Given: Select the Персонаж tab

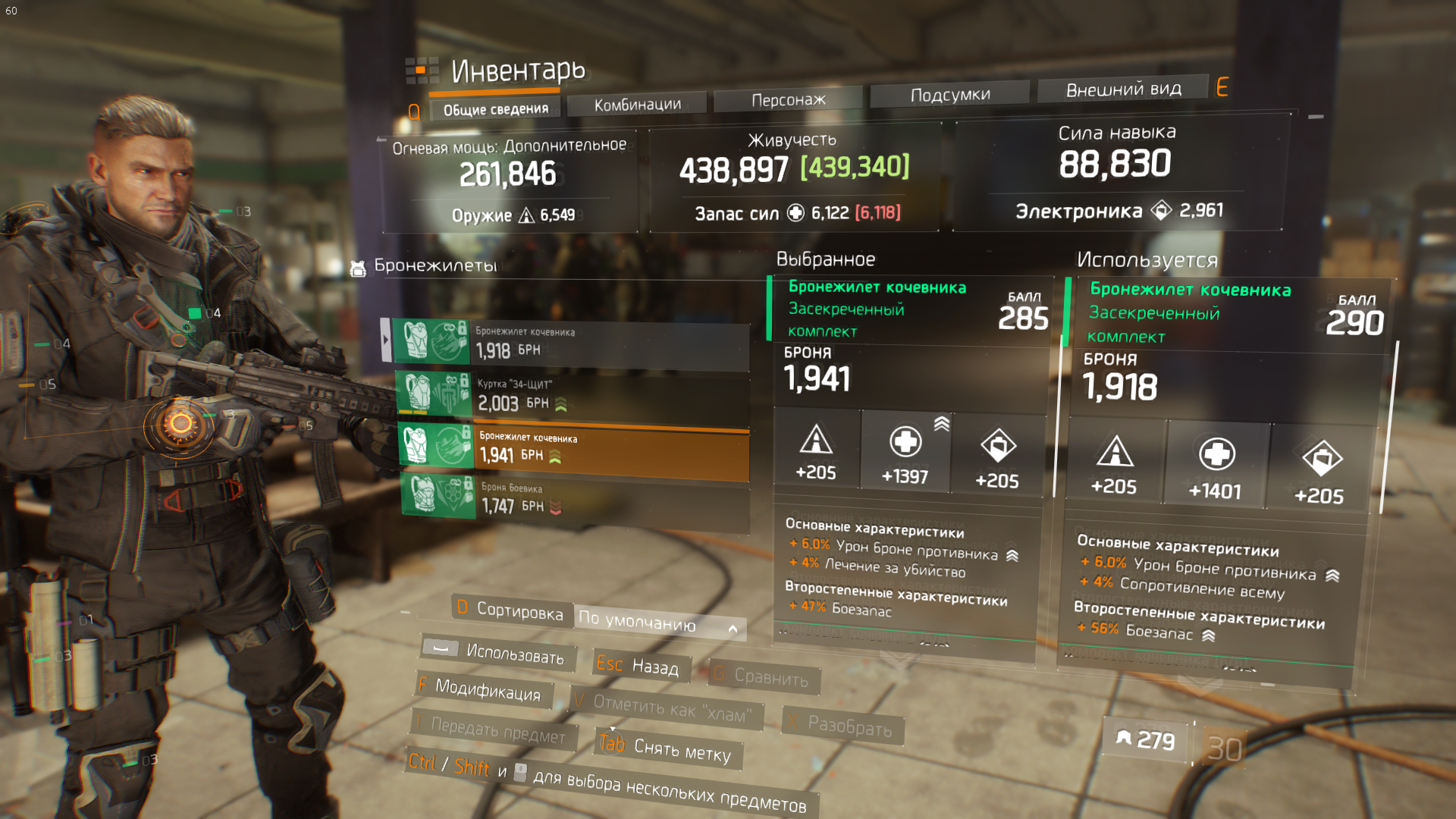Looking at the screenshot, I should click(788, 99).
